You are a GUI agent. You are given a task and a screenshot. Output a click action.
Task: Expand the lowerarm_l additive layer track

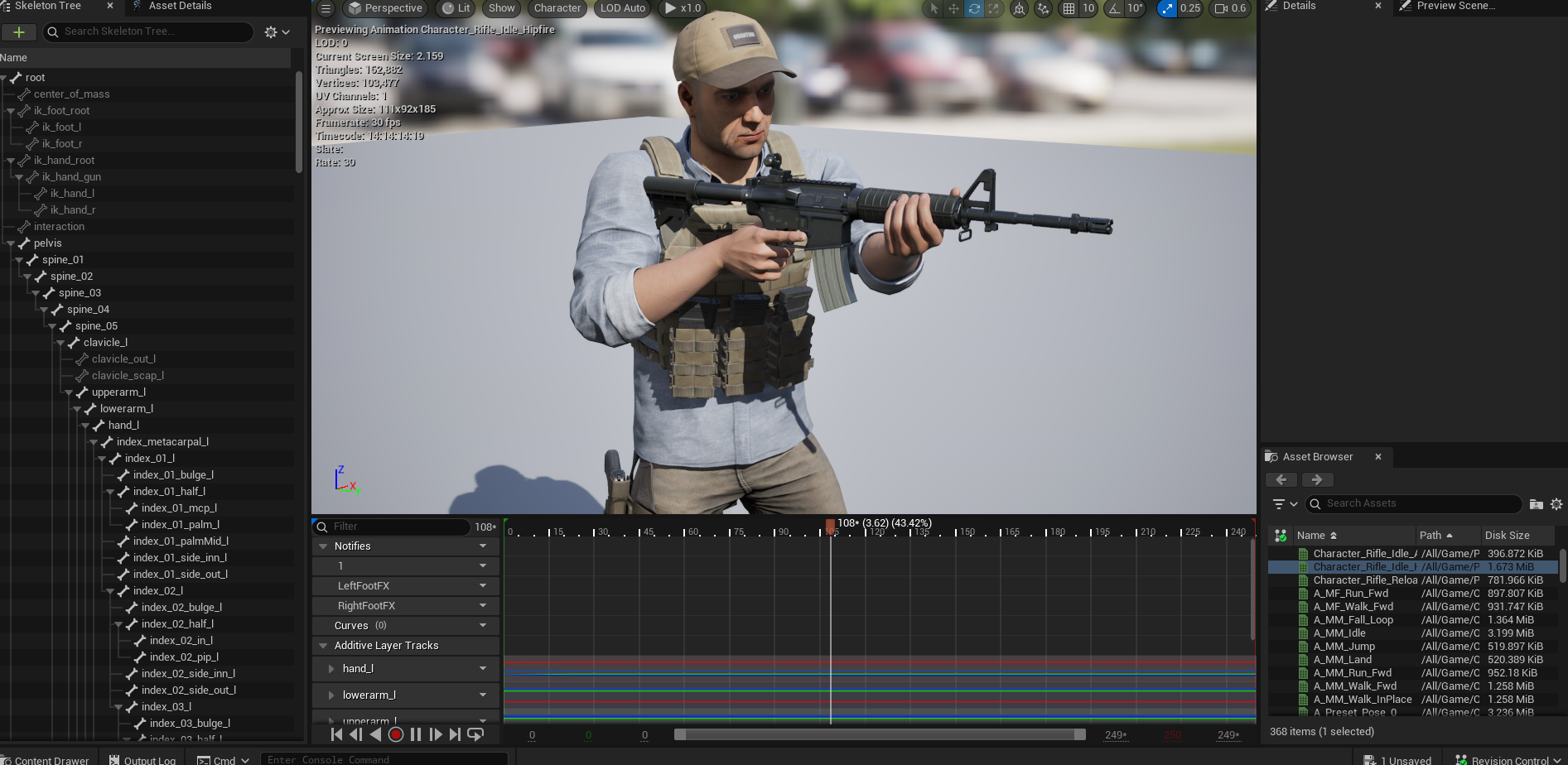[x=331, y=695]
